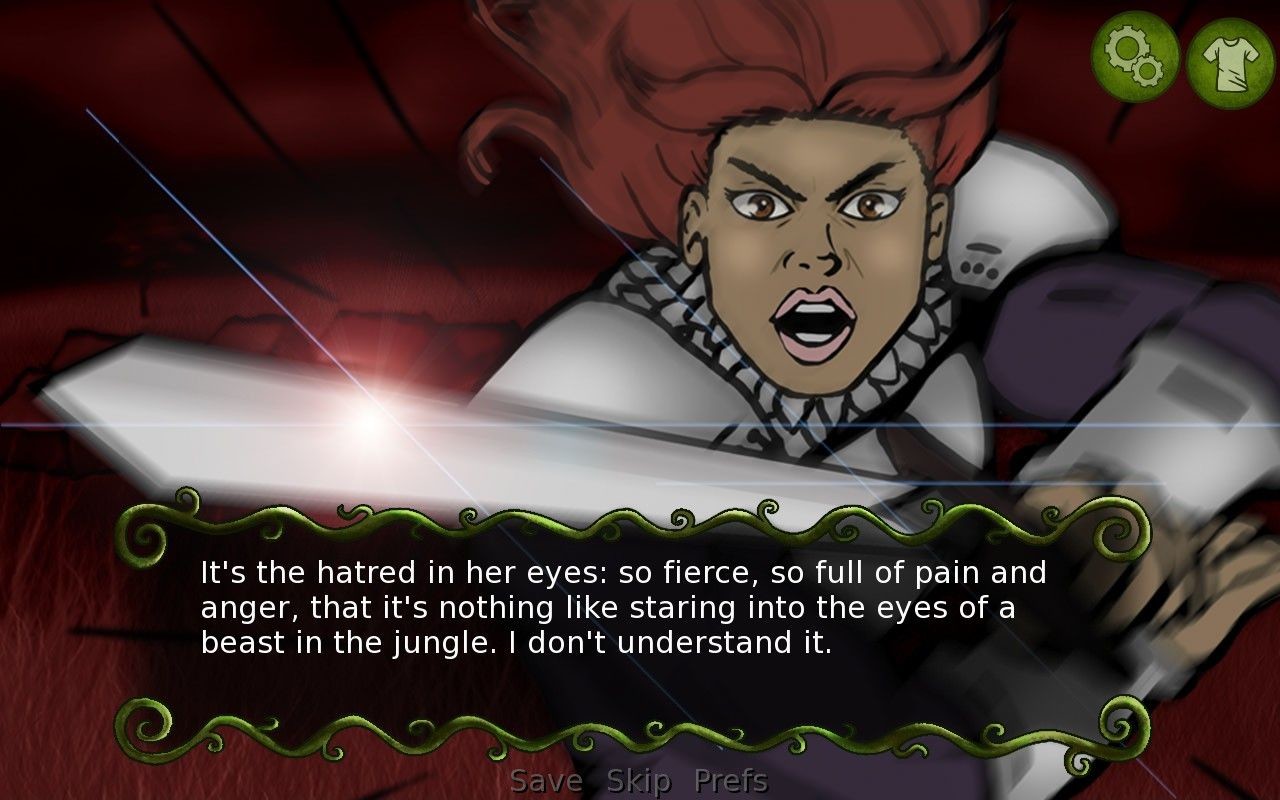Click the smaller gear inside the settings button
This screenshot has height=800, width=1280.
click(x=1147, y=70)
